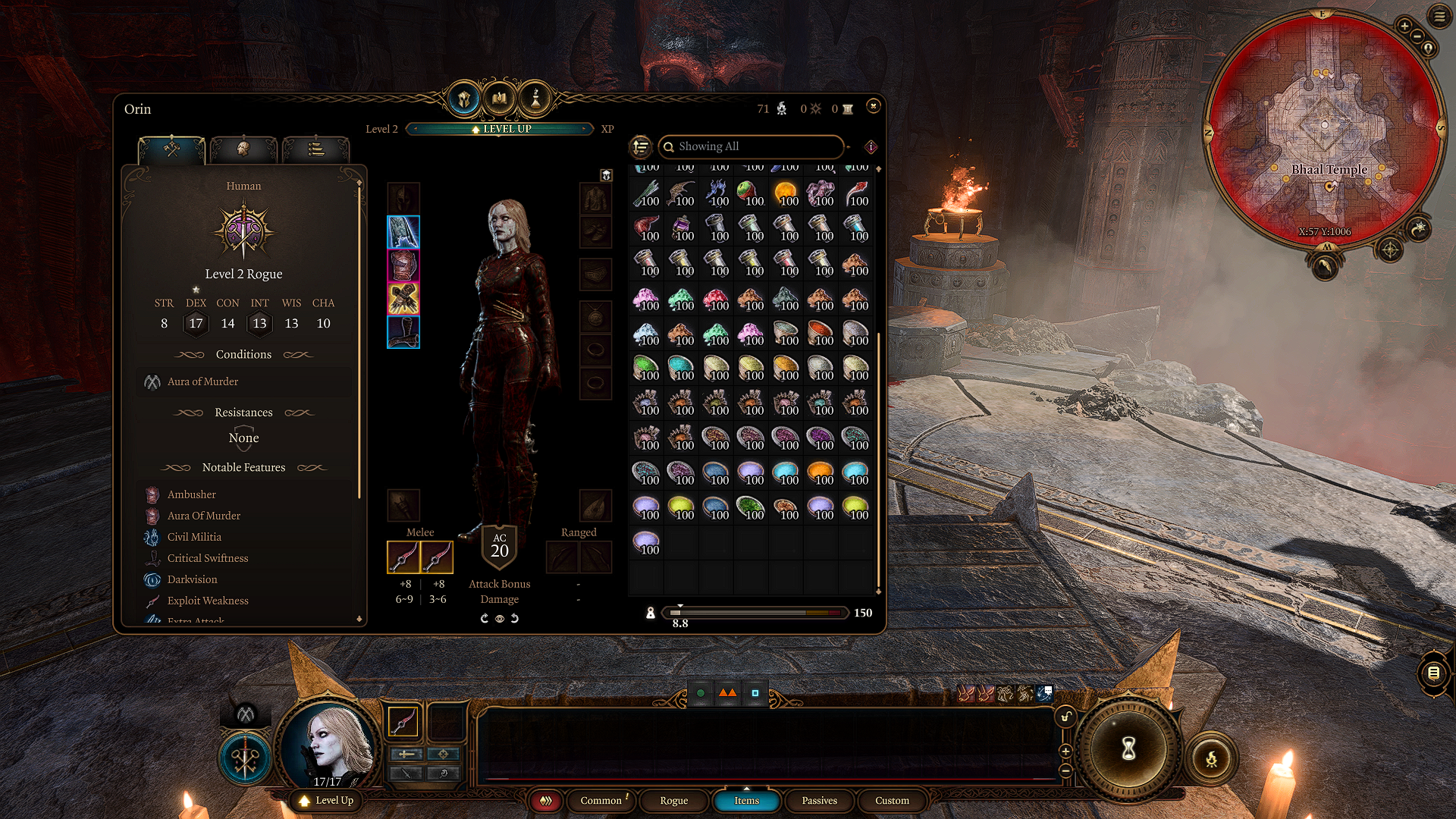This screenshot has width=1456, height=819.
Task: Open the game menu in top-right corner
Action: tap(1439, 16)
